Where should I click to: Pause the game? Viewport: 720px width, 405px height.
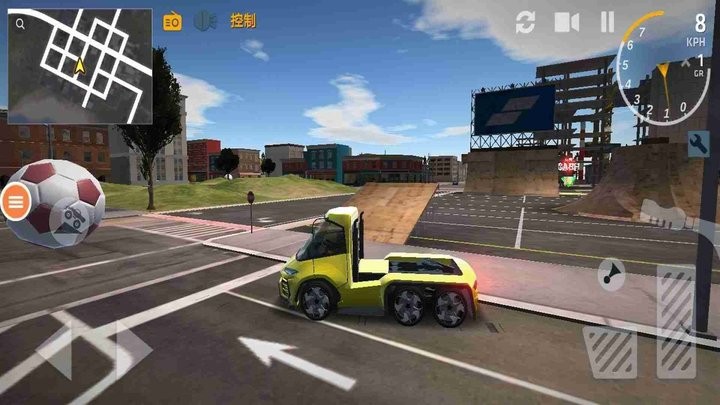click(x=607, y=22)
